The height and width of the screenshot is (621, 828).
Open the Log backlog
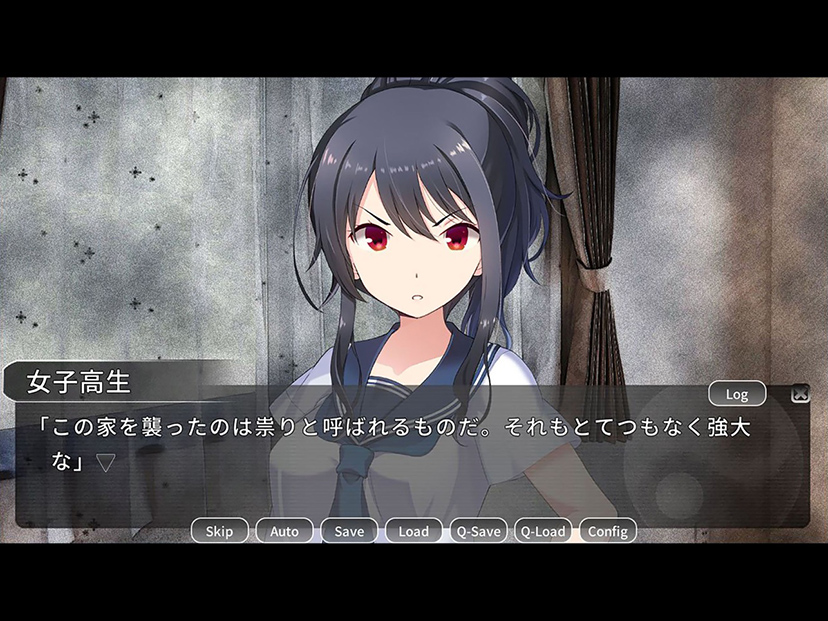coord(737,394)
